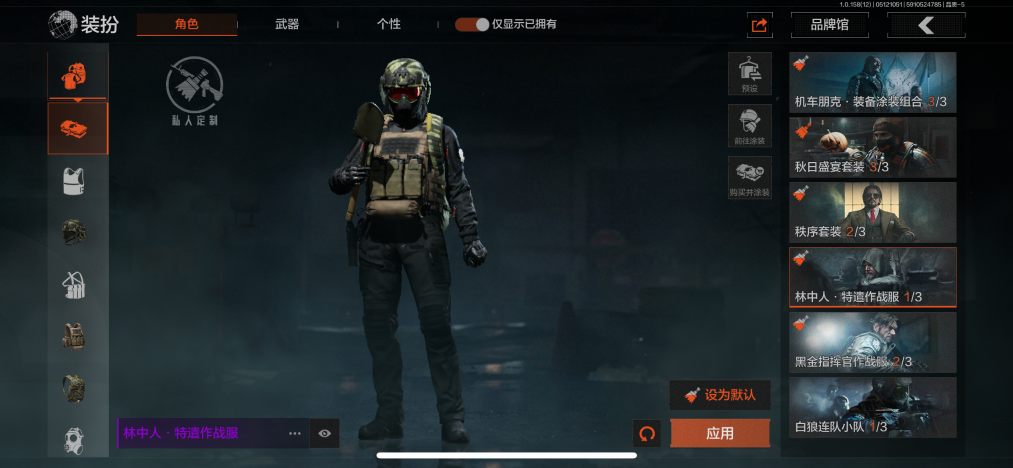
Task: Choose the 白狼连队小队 outfit set
Action: click(x=872, y=407)
